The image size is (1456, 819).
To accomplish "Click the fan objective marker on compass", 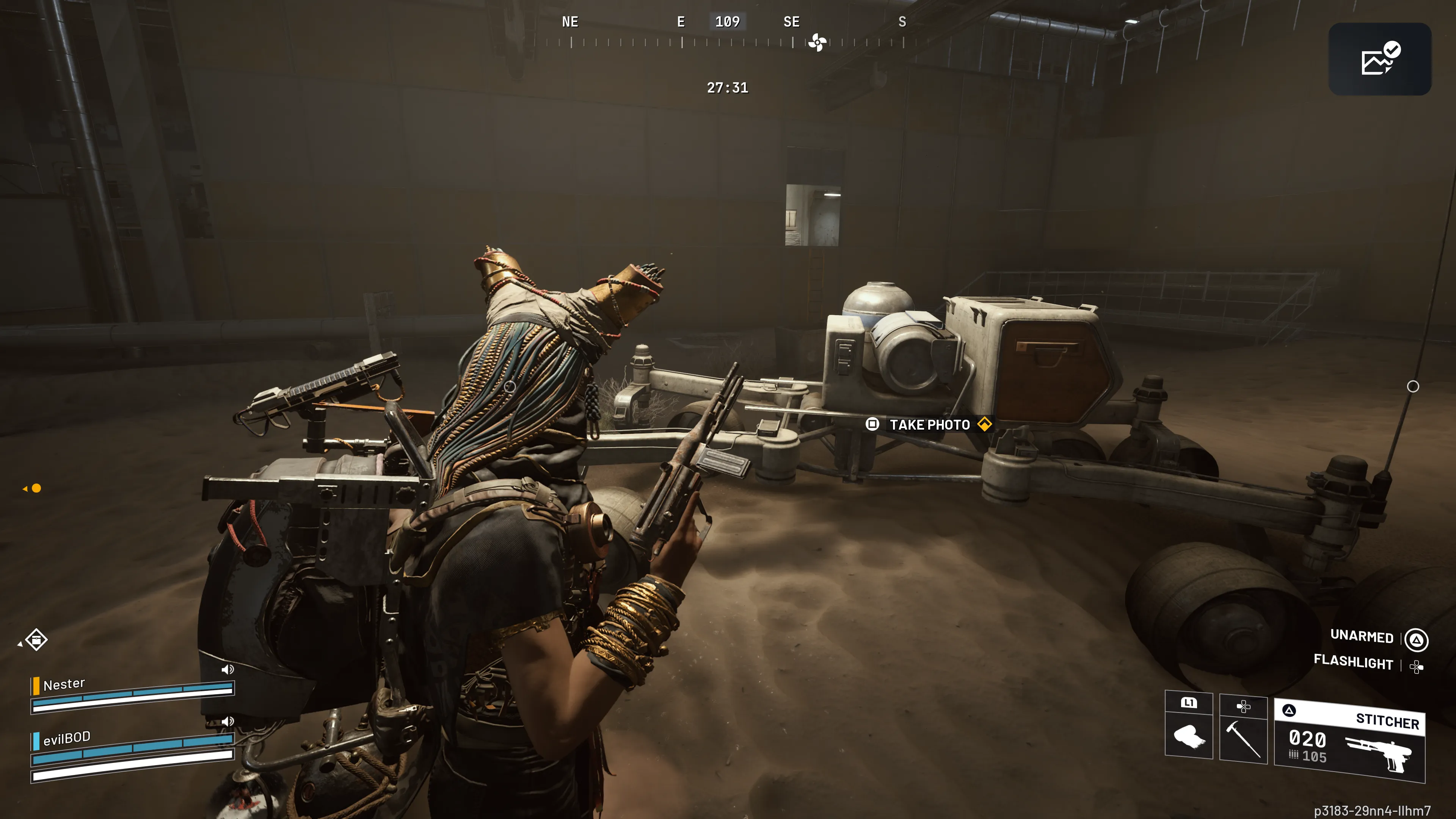I will 817,42.
